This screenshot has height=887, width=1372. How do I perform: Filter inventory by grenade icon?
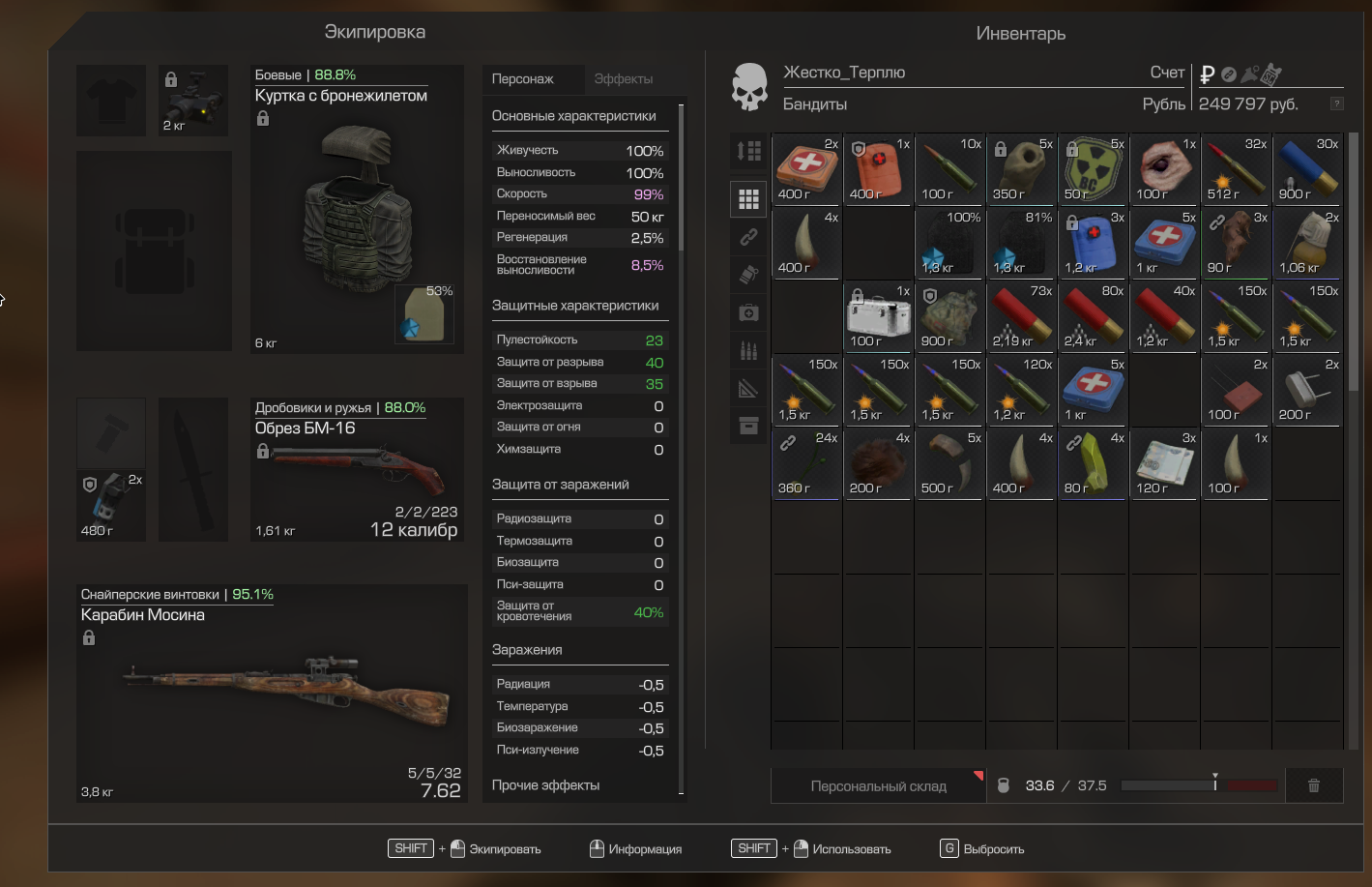(x=748, y=275)
